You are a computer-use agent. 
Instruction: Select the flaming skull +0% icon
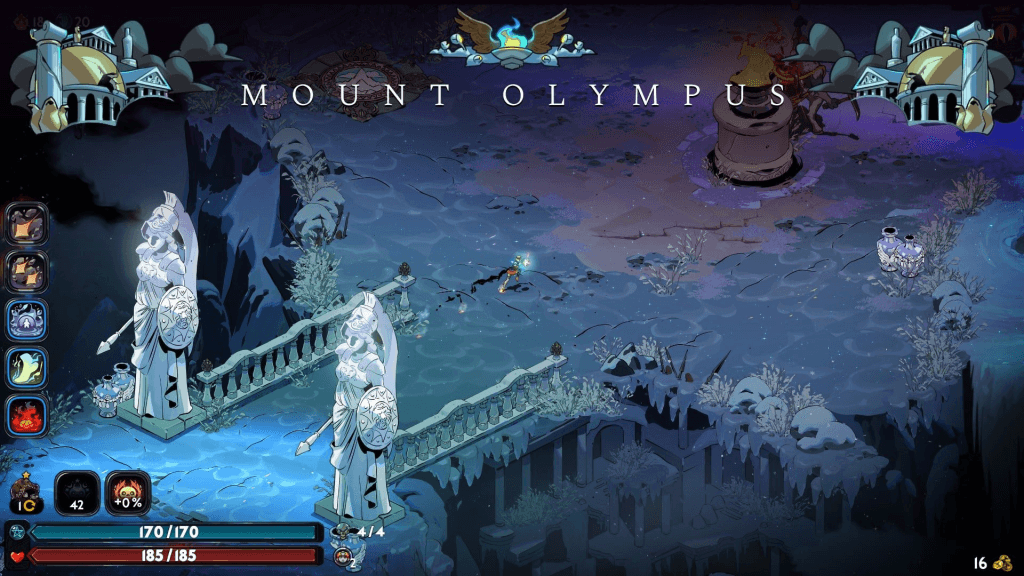tap(128, 494)
